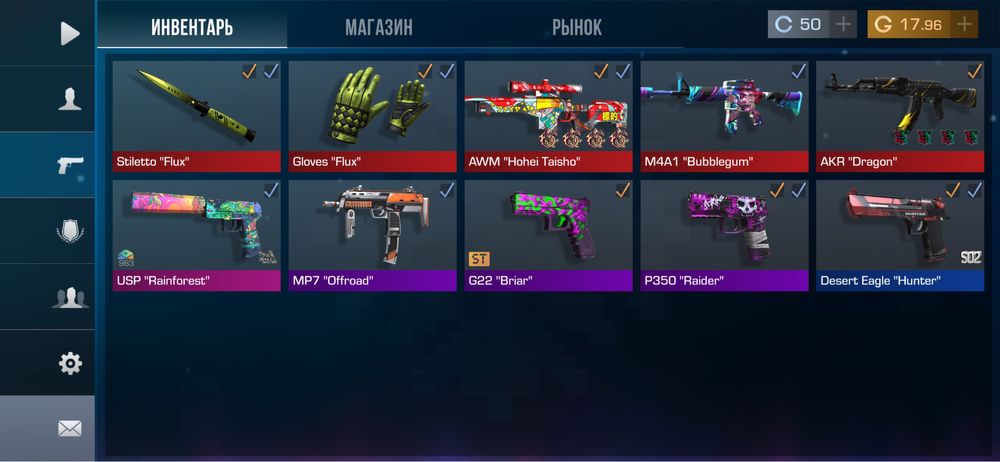Screen dimensions: 1000x462
Task: Tap the play arrow in the sidebar
Action: pos(69,33)
